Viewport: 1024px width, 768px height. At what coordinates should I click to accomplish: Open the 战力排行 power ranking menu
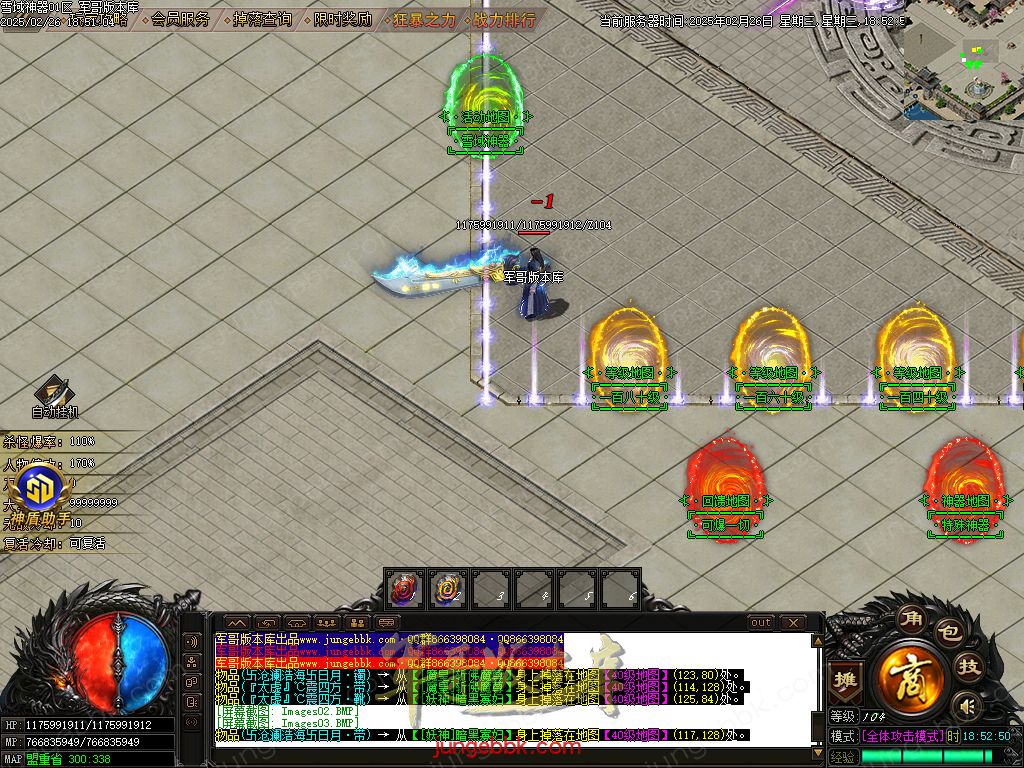point(505,19)
